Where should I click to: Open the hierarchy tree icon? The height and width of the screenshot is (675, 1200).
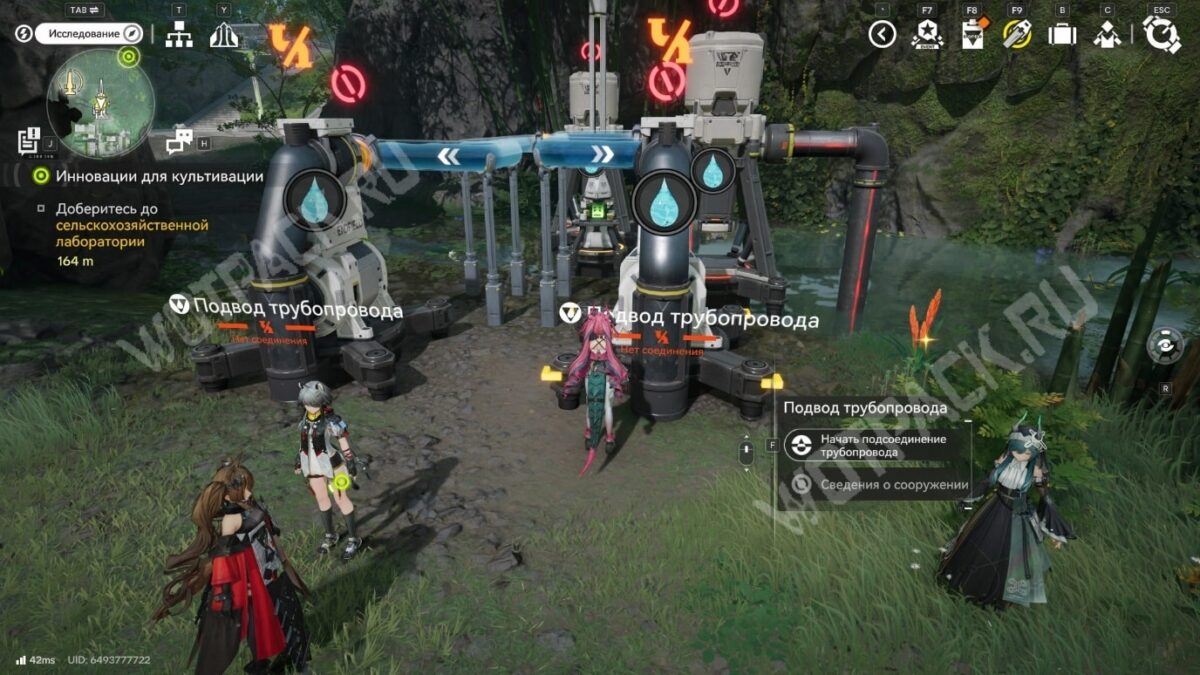point(179,35)
